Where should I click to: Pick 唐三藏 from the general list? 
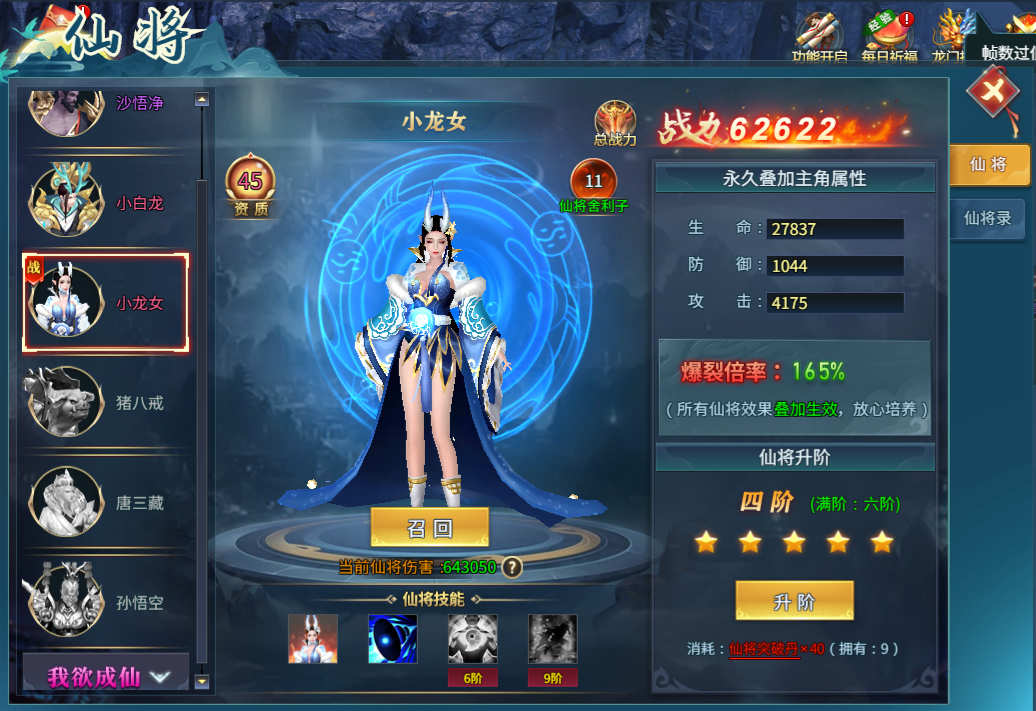104,502
